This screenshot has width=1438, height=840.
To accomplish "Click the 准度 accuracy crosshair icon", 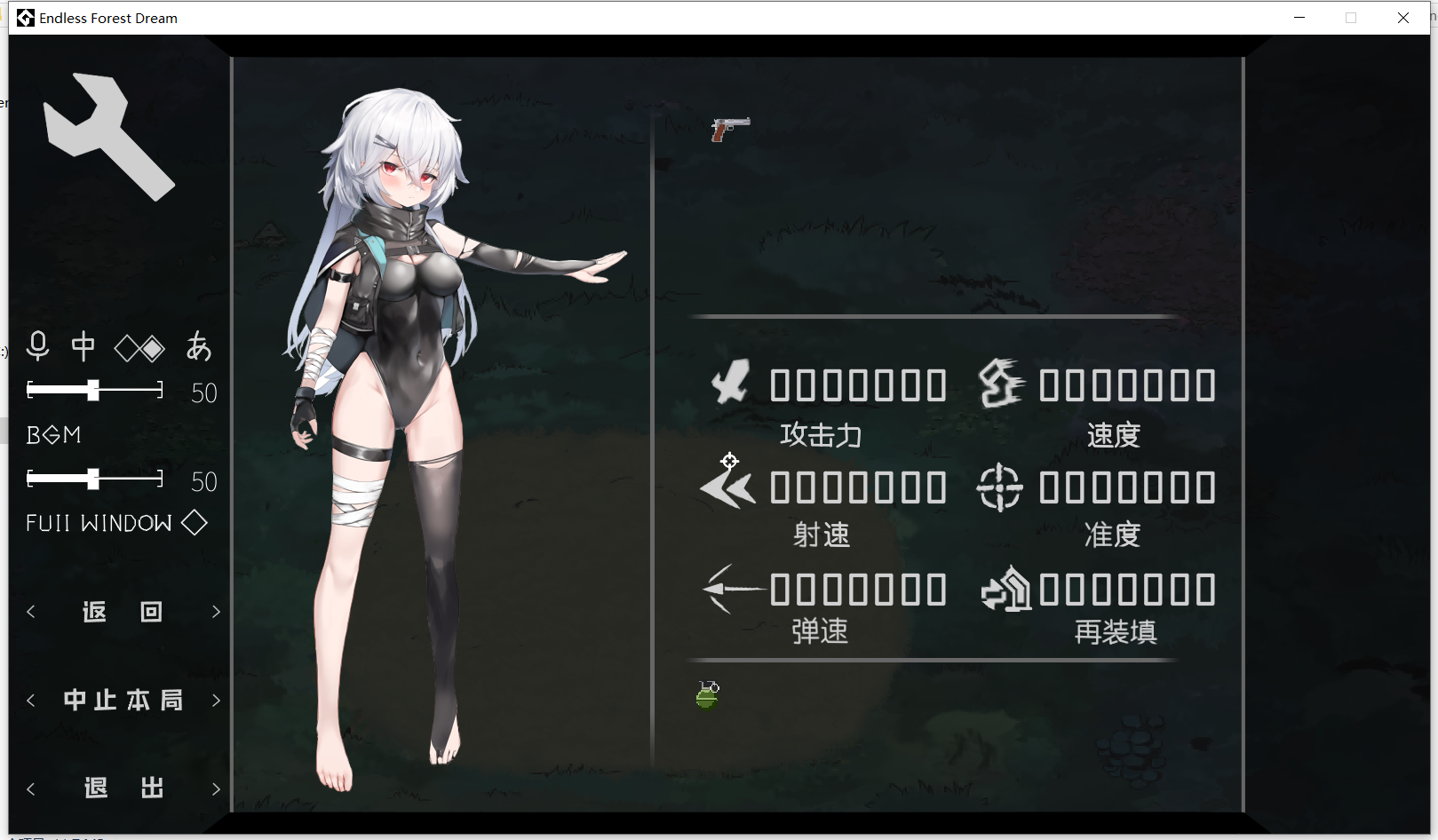I will click(999, 487).
